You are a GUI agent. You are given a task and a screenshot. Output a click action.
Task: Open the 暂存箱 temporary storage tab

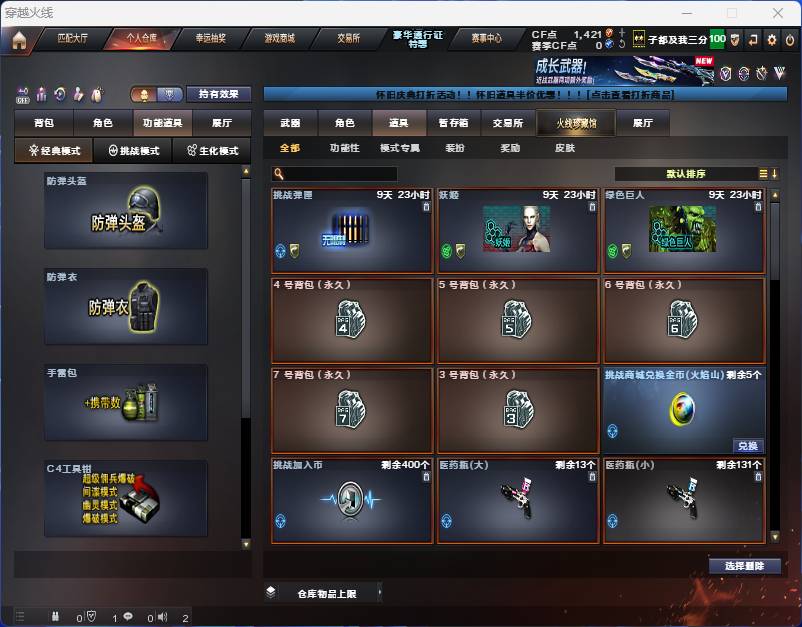453,123
